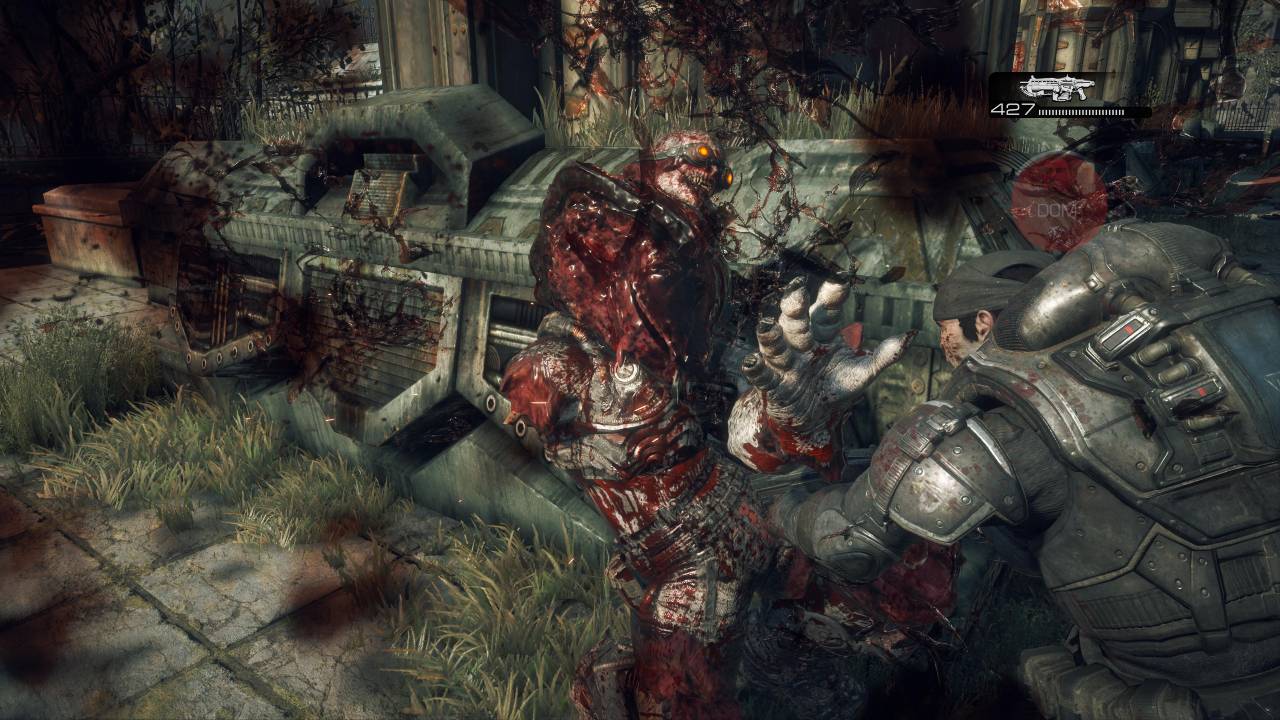Click the 427 ammunition count label
This screenshot has width=1280, height=720.
tap(1012, 110)
